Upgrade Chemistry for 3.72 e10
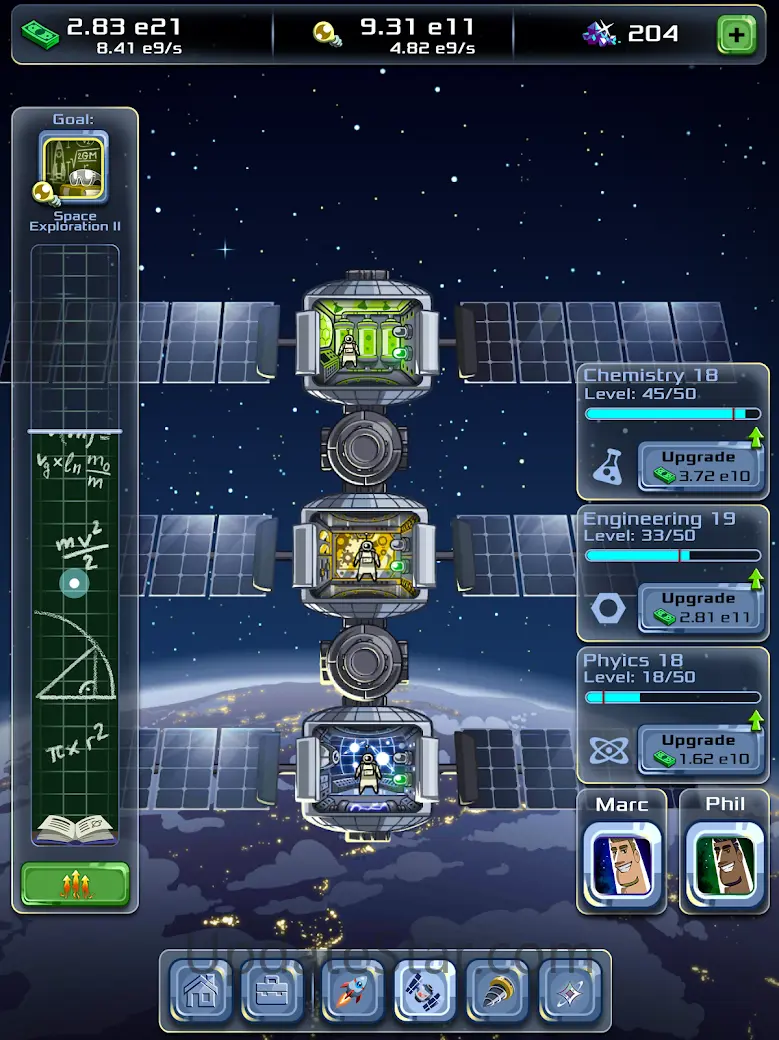 [699, 466]
